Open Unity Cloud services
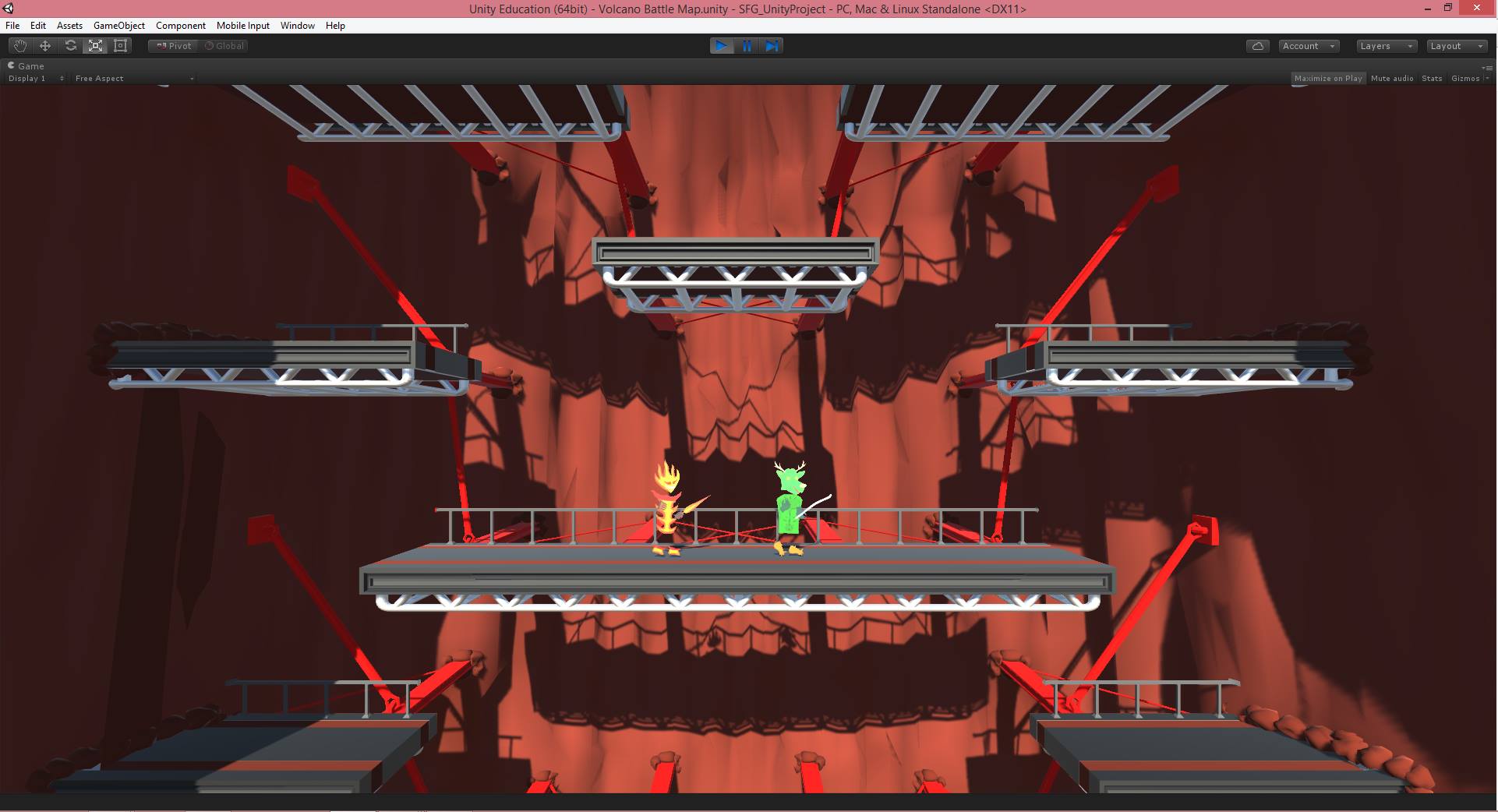Screen dimensions: 1498x812 [x=1258, y=46]
